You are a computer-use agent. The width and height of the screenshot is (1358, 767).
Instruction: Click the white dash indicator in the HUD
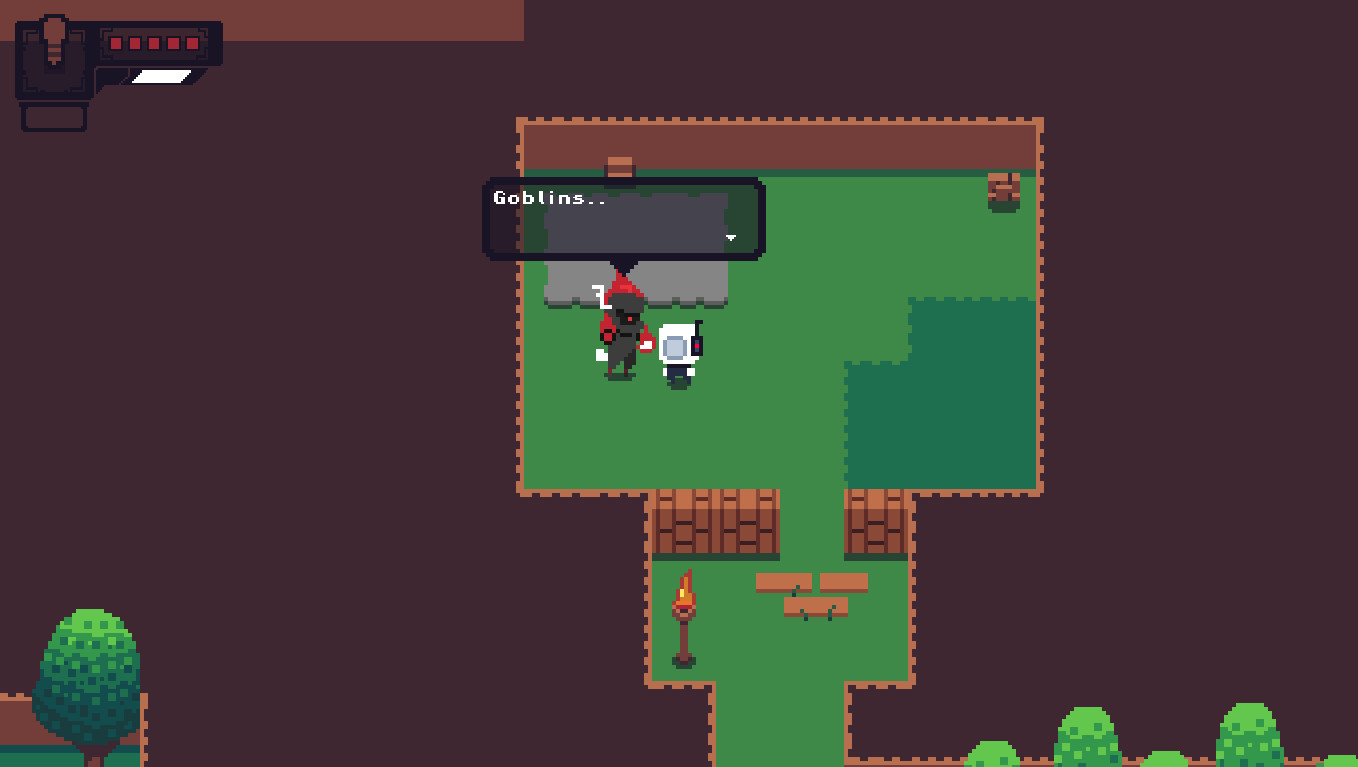(161, 76)
